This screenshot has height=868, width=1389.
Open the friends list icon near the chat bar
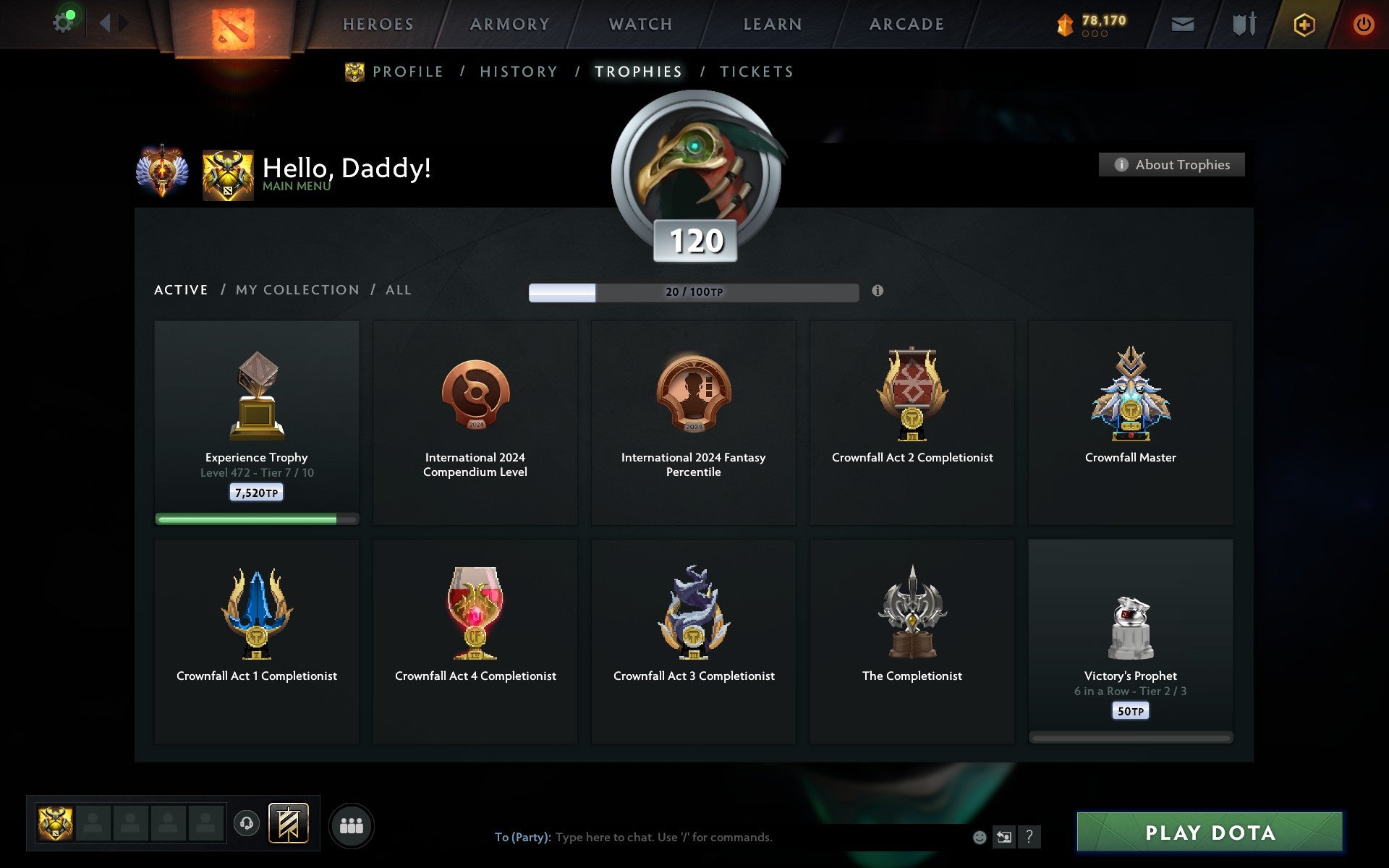pos(352,824)
